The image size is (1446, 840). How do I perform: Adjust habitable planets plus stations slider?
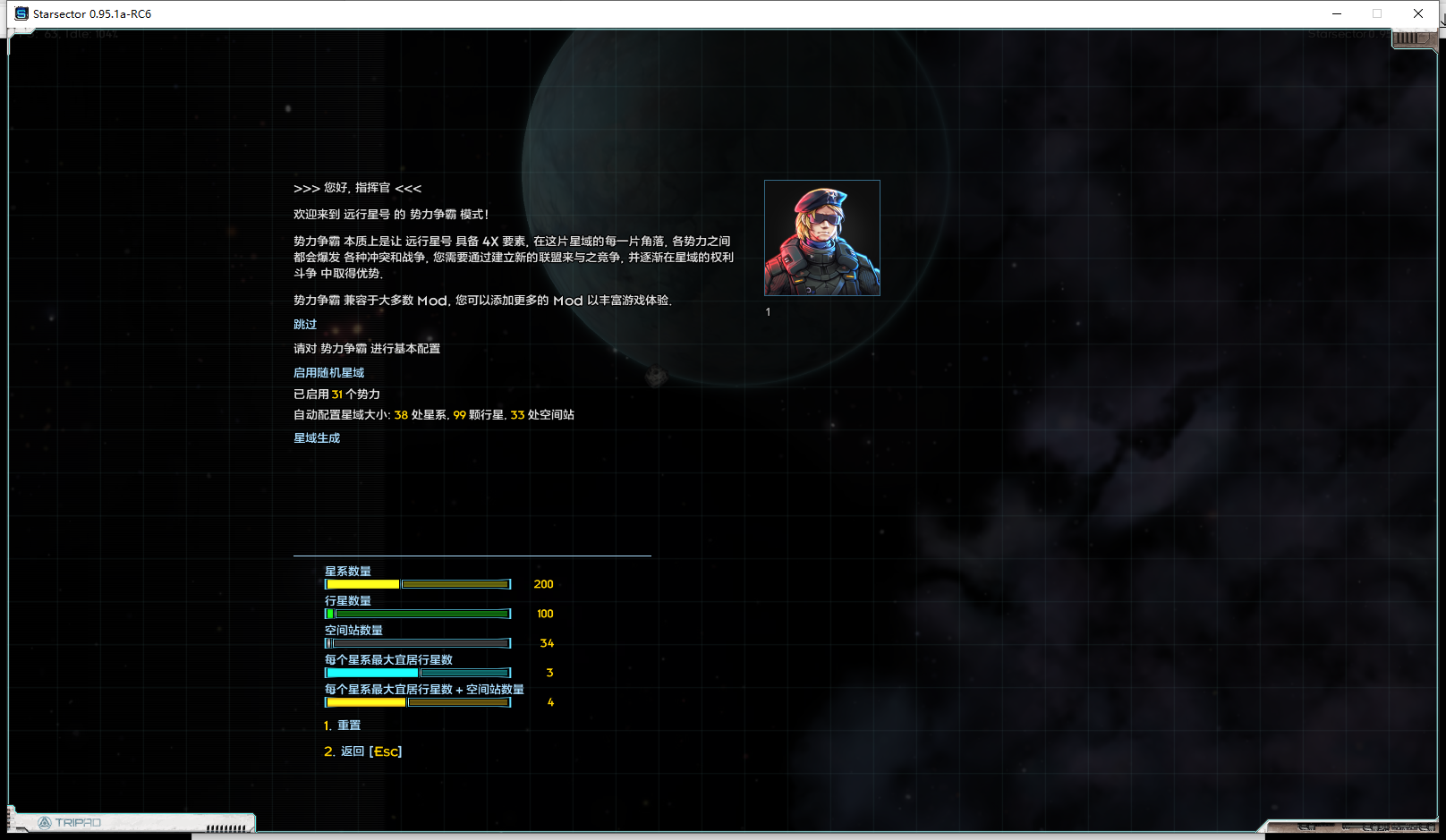coord(416,701)
